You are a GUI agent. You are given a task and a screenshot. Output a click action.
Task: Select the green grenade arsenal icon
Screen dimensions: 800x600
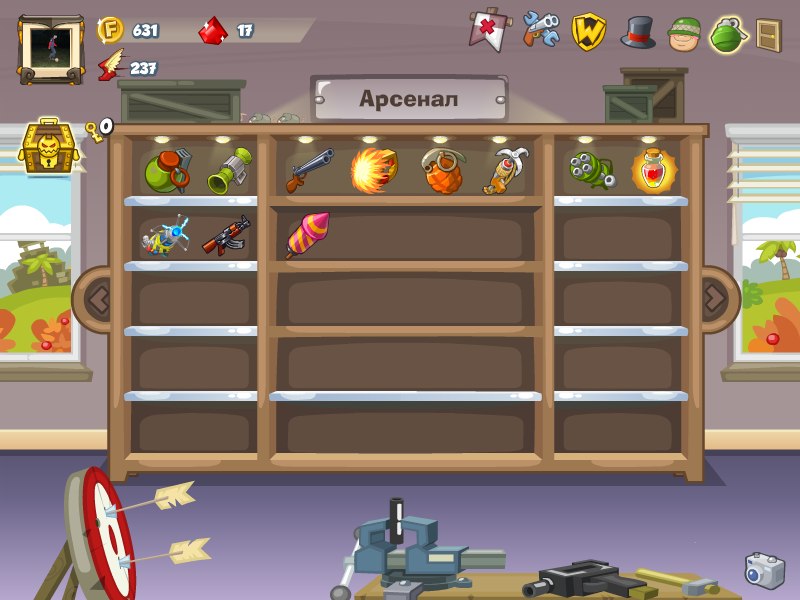pyautogui.click(x=729, y=34)
